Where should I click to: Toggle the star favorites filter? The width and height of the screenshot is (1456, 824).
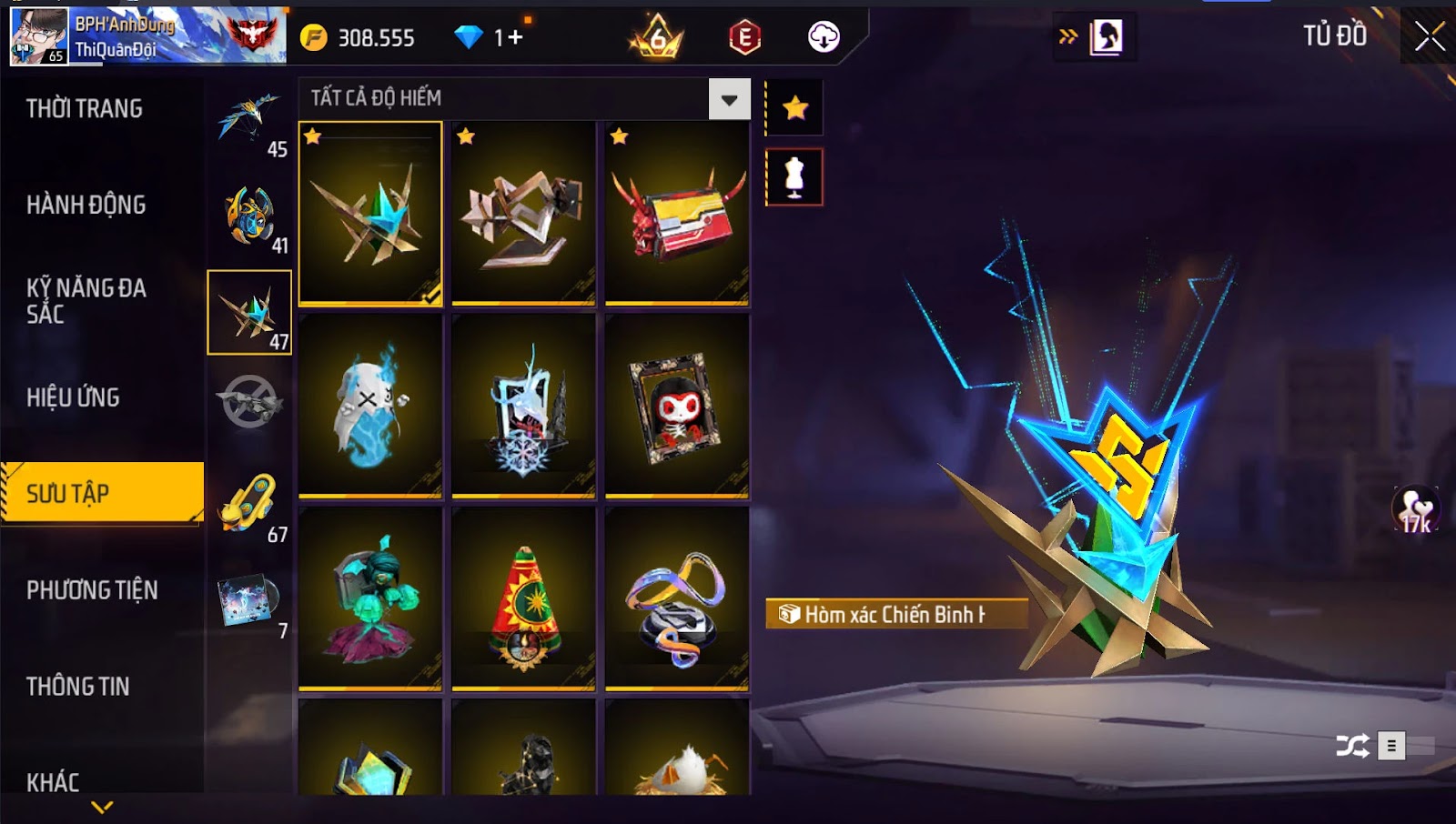point(795,108)
